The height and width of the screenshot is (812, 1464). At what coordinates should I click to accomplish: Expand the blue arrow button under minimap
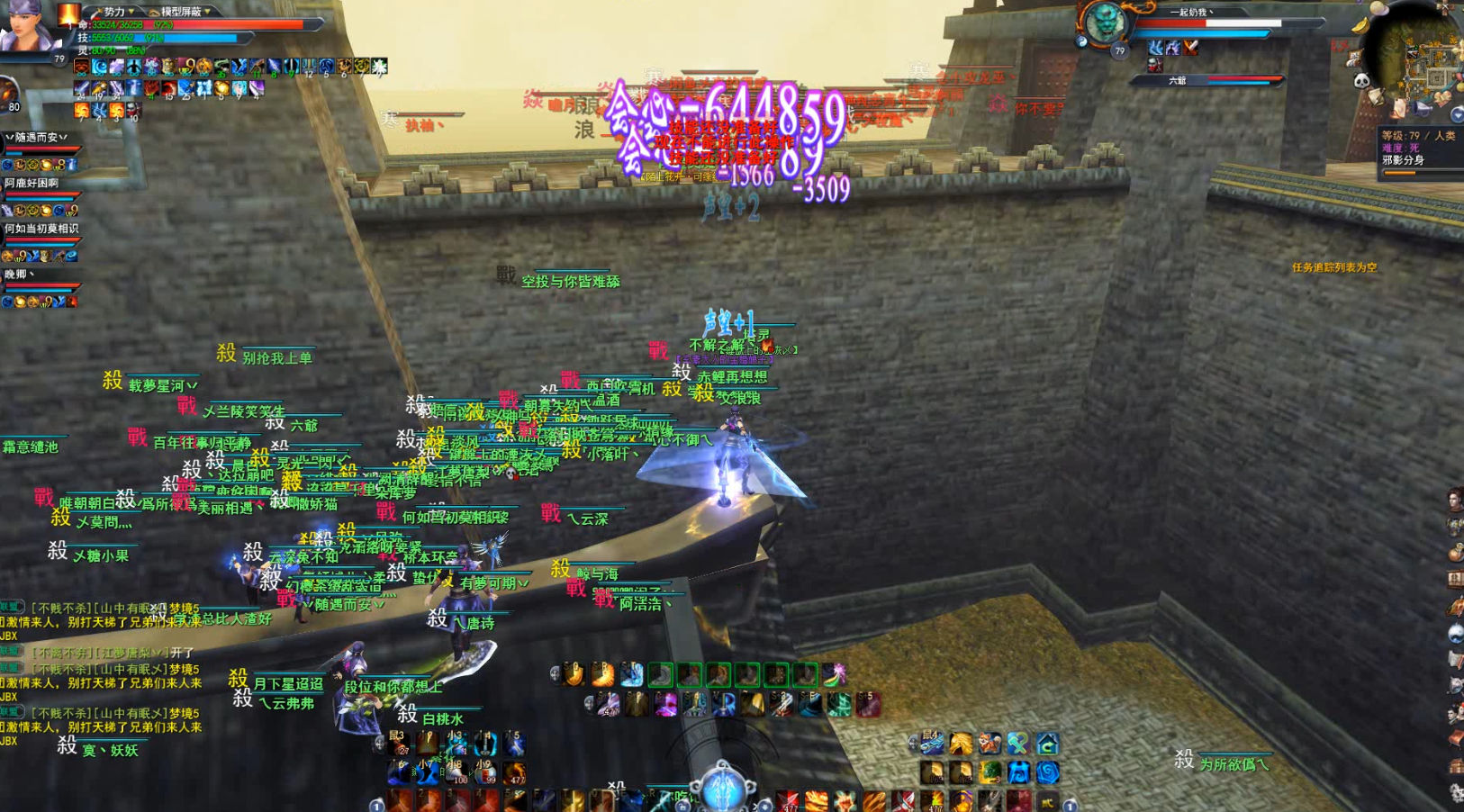click(x=1457, y=114)
